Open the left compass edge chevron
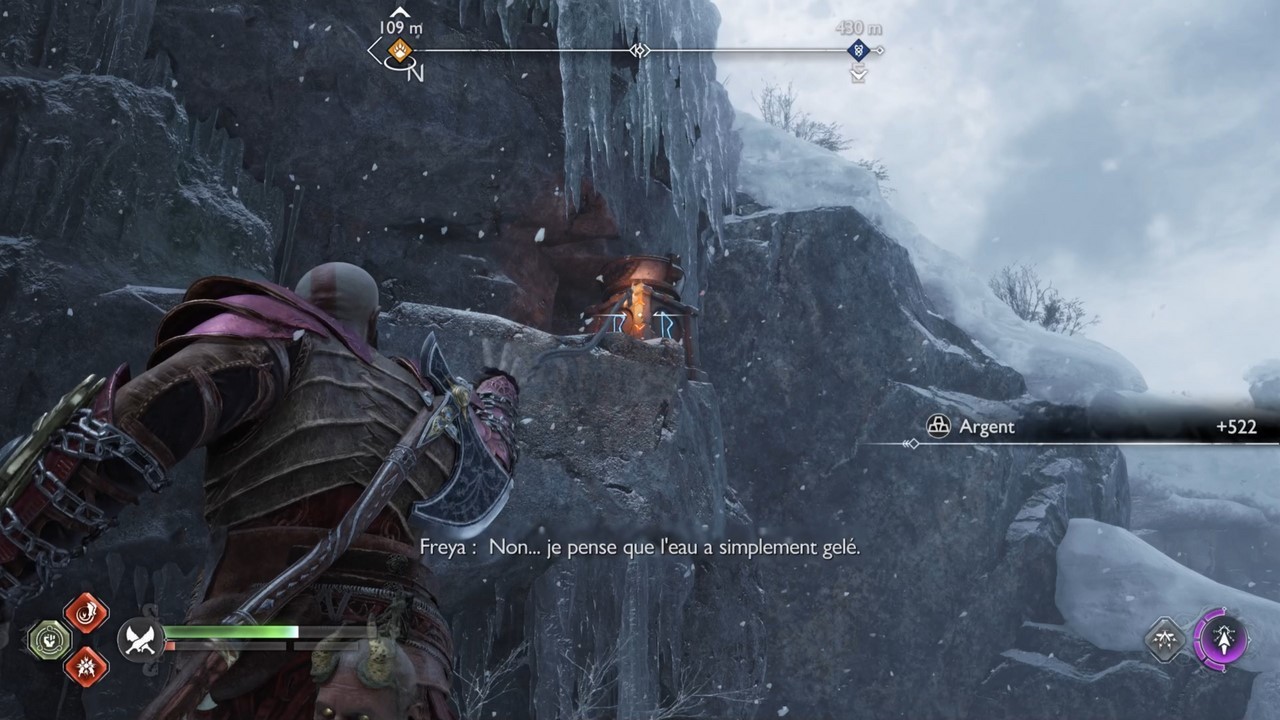 pos(372,50)
